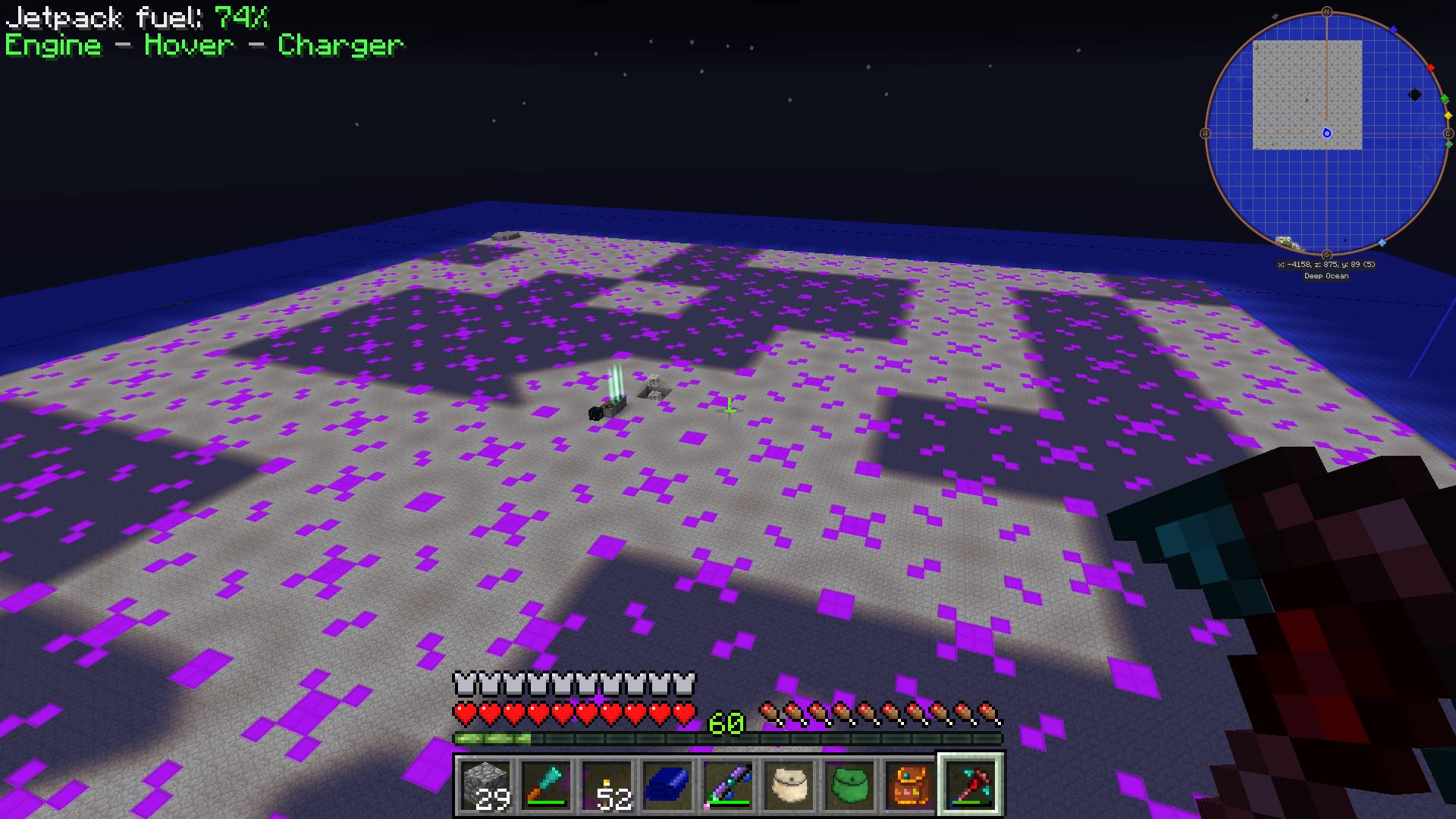Select the cobblestone stack hotbar slot
This screenshot has width=1456, height=819.
(486, 784)
